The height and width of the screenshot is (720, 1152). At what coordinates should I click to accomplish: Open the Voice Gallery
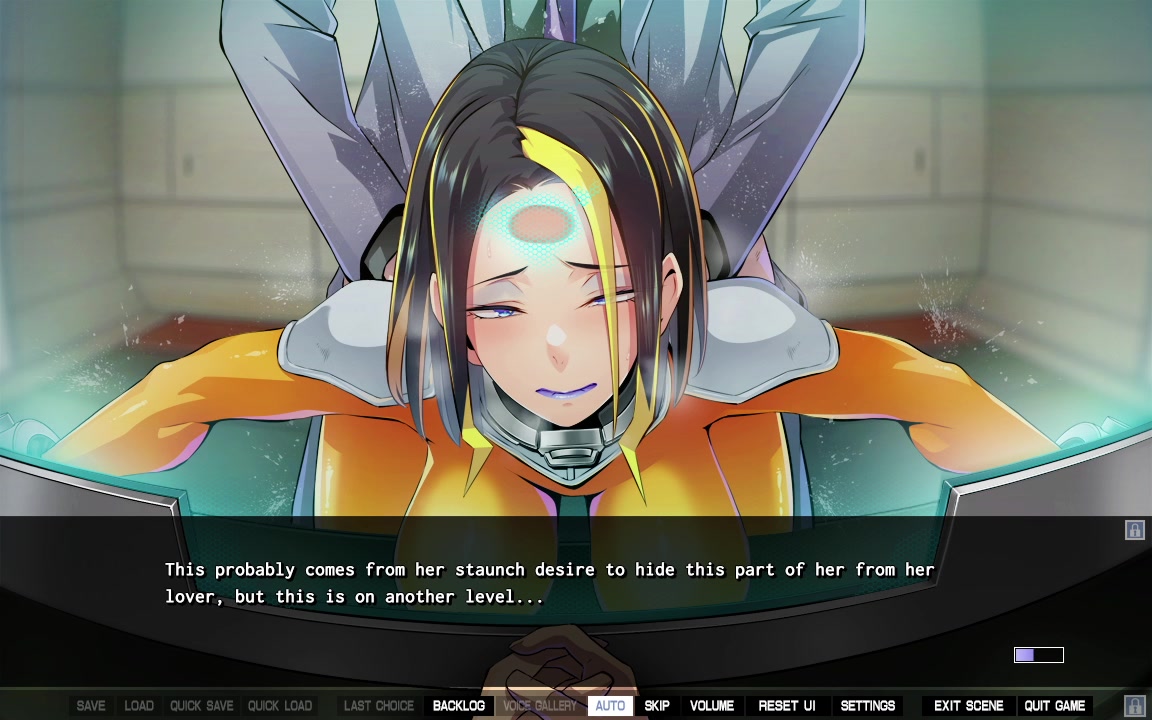(x=540, y=706)
